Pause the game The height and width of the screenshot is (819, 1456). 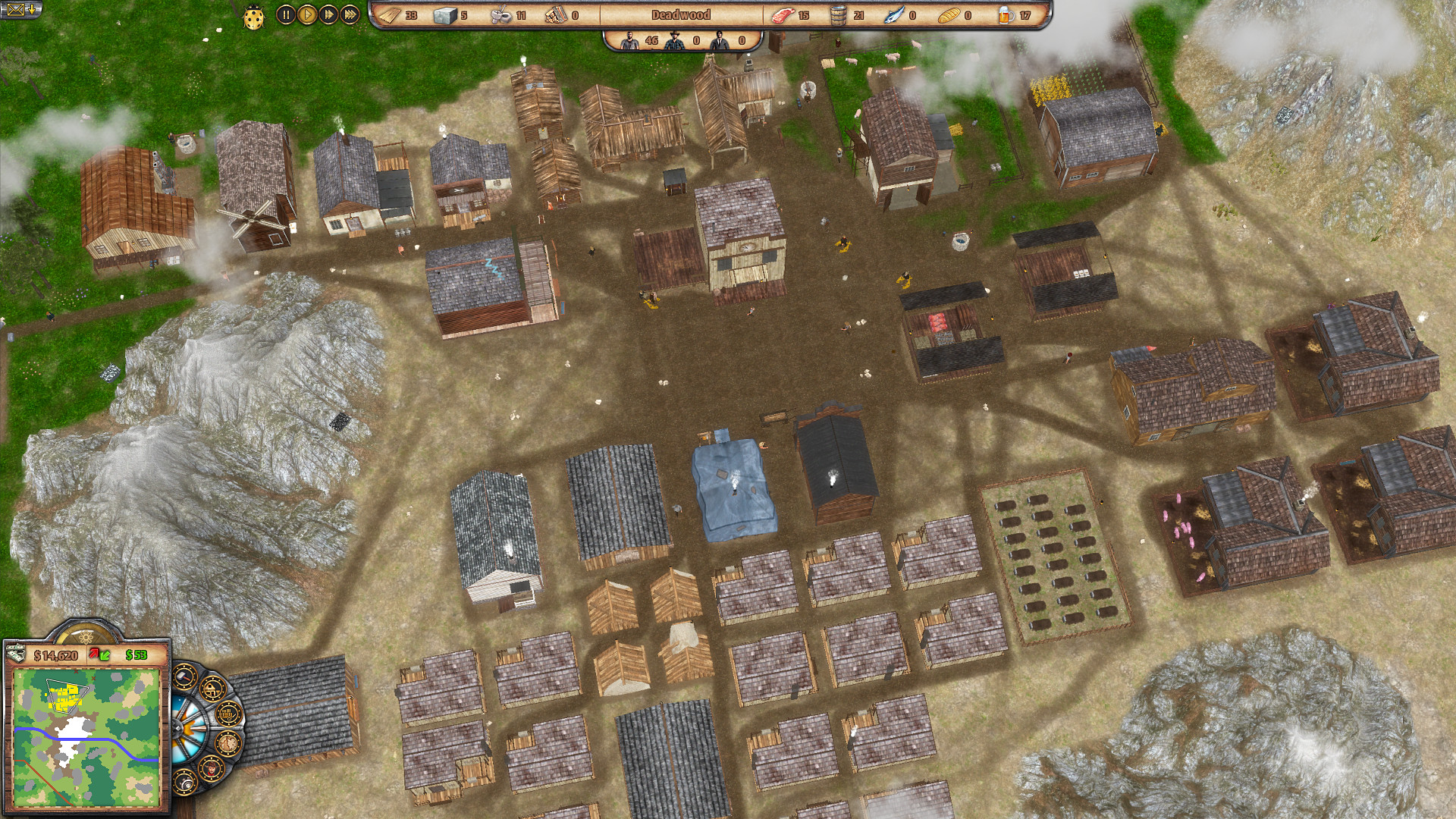[285, 14]
